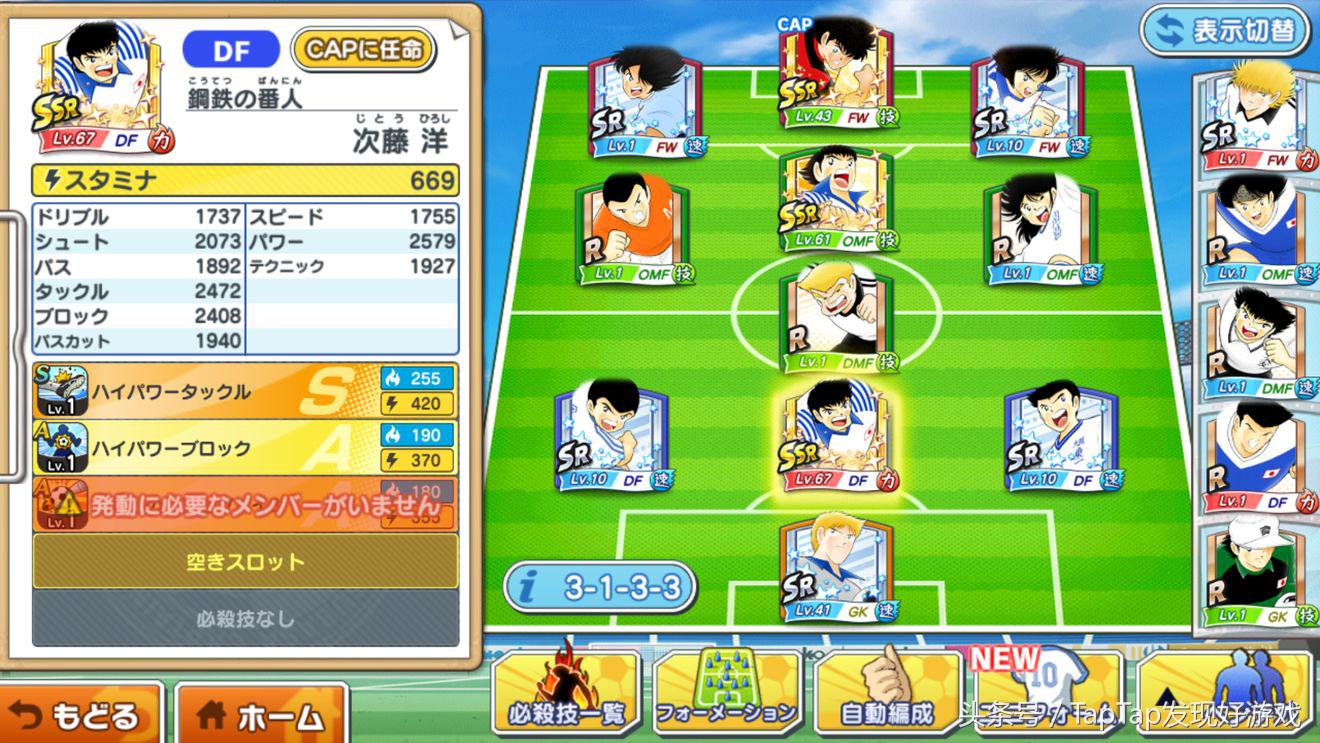Choose the 空きスロット empty skill slot
1320x743 pixels.
coord(245,561)
